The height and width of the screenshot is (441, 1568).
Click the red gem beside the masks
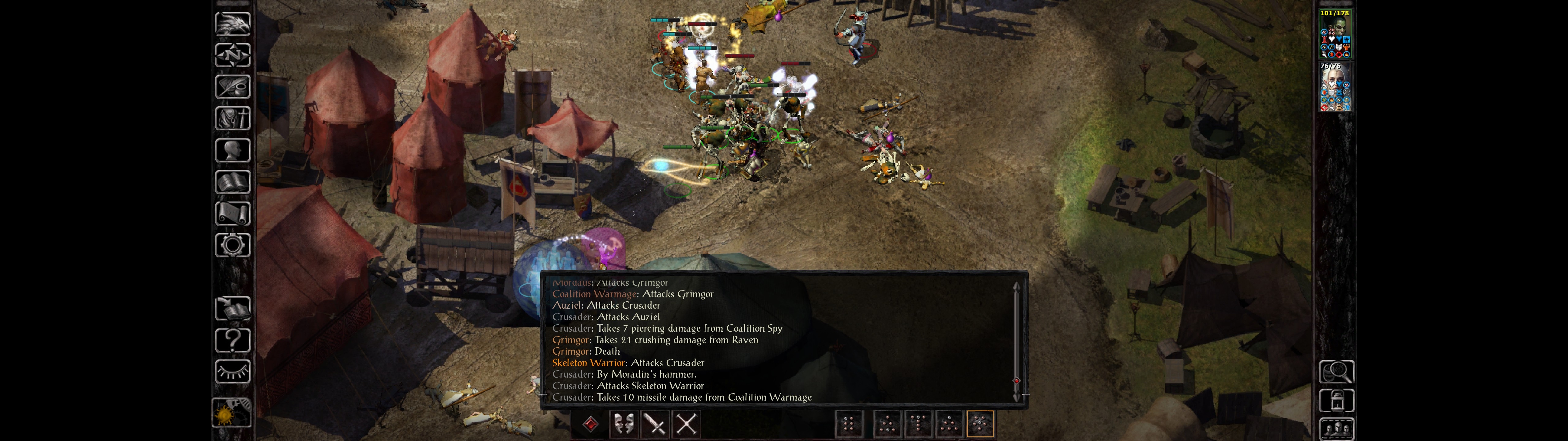click(590, 423)
